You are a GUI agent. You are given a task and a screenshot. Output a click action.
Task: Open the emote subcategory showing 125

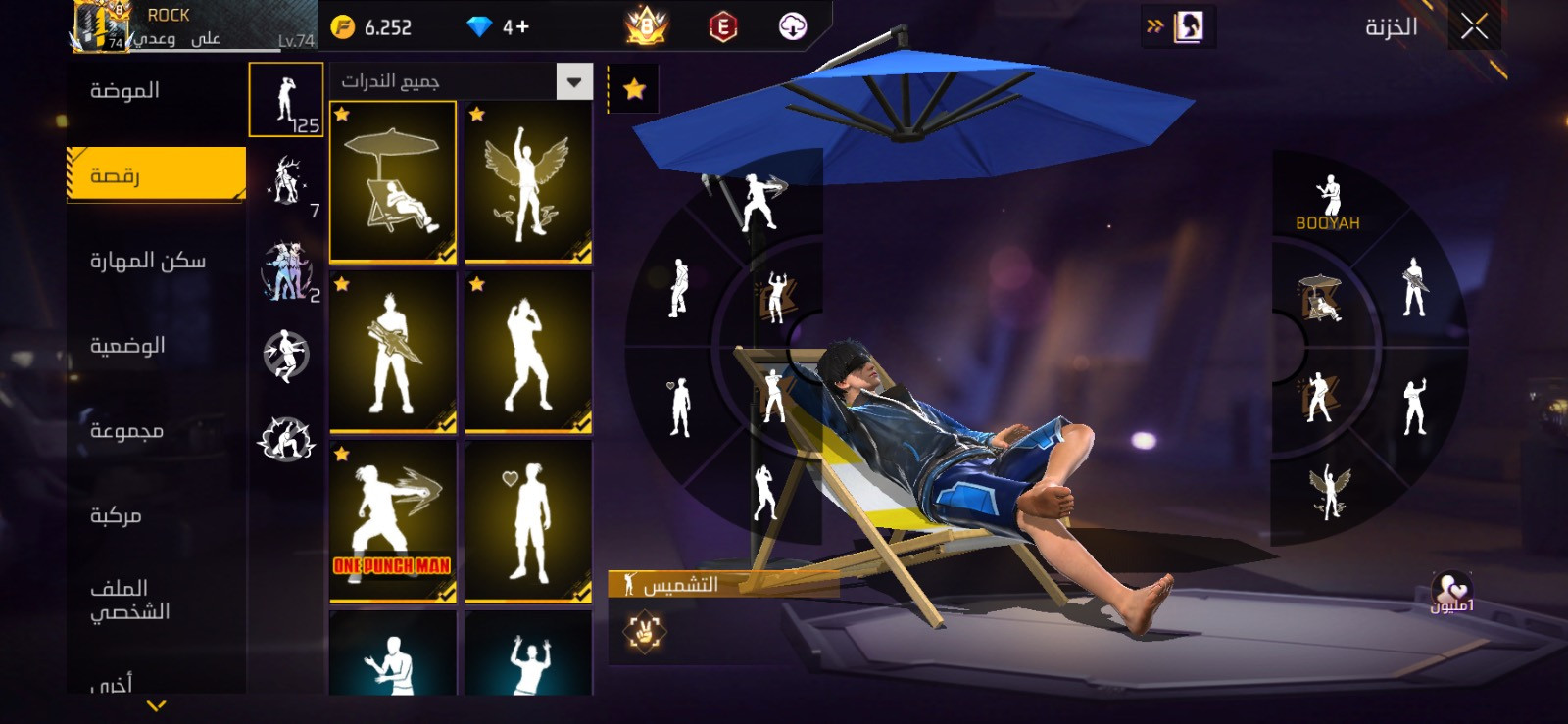click(x=286, y=100)
